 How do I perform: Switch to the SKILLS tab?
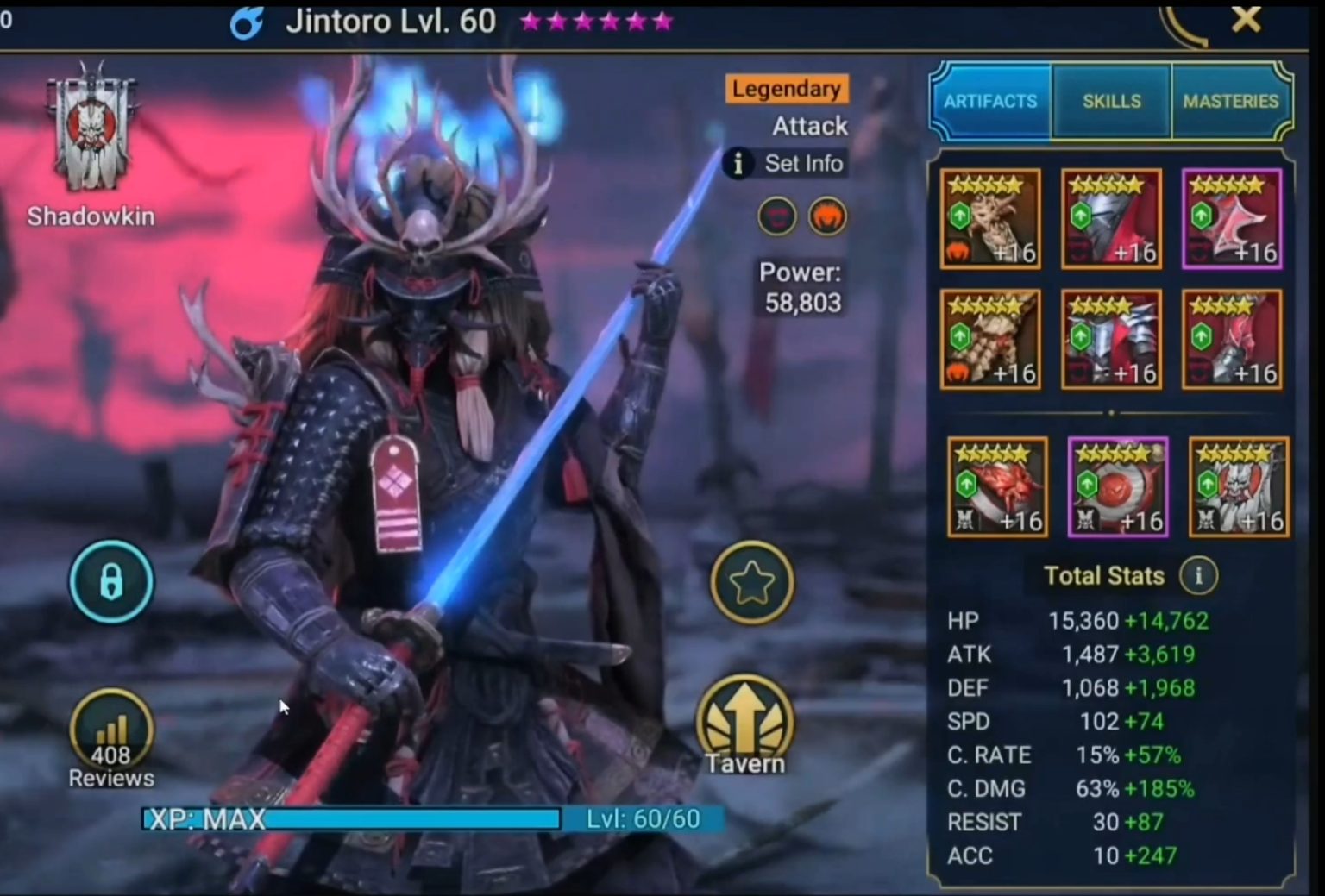1111,101
